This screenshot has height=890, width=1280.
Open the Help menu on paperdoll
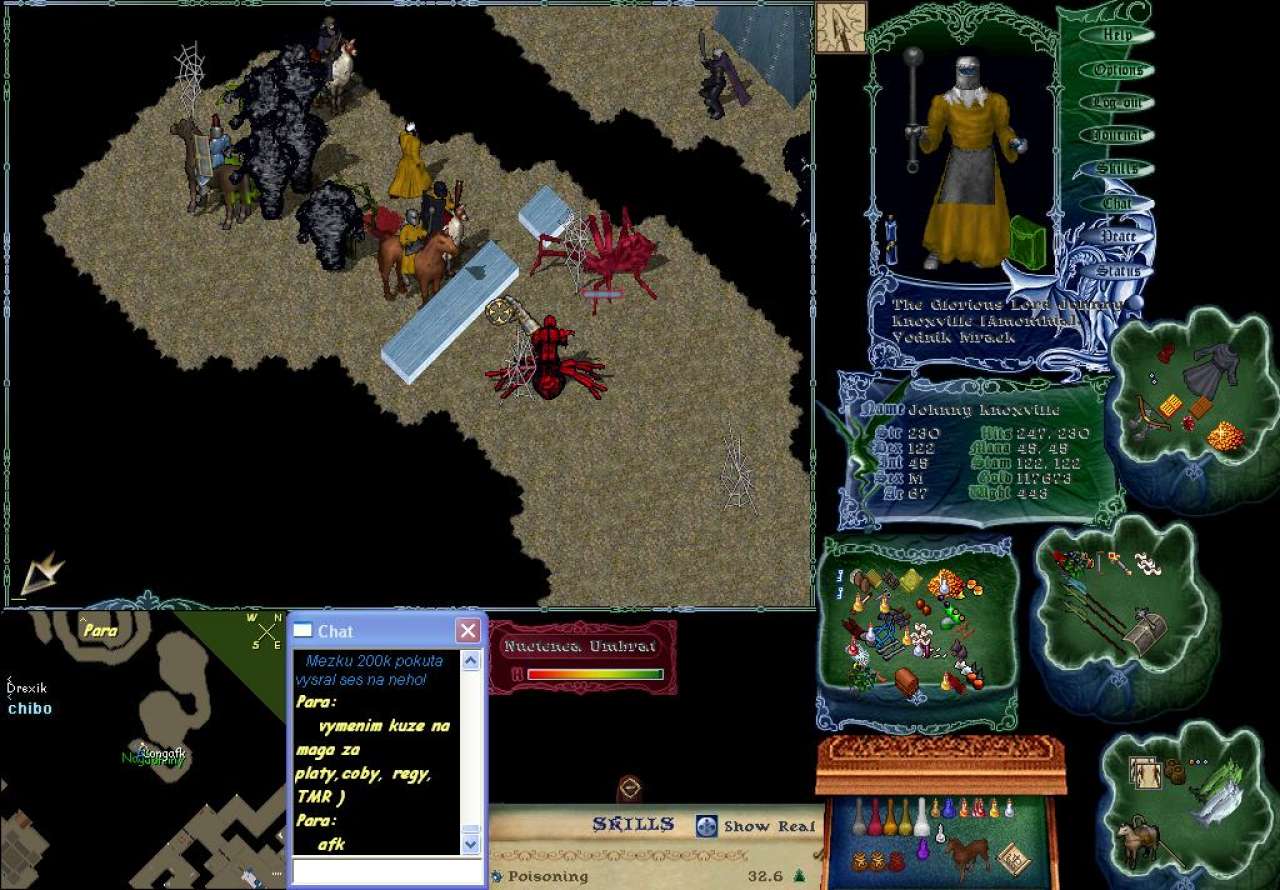1117,35
